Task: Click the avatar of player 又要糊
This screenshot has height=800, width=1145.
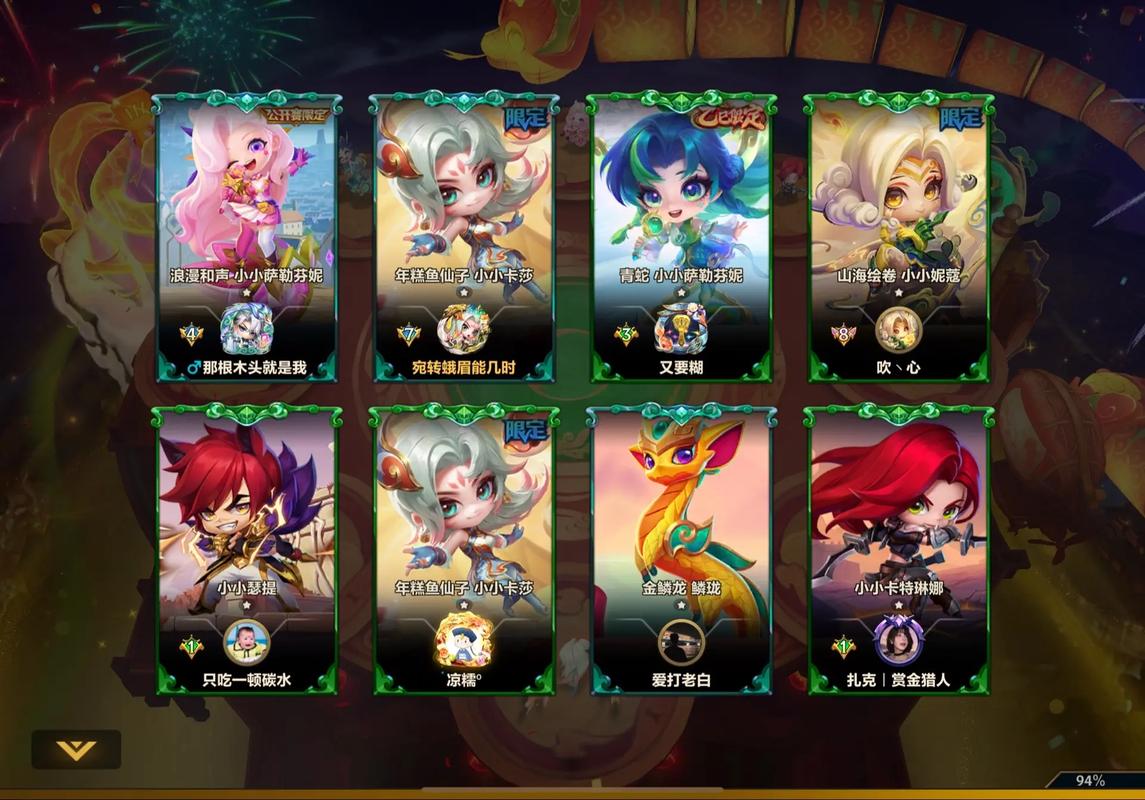Action: tap(681, 329)
